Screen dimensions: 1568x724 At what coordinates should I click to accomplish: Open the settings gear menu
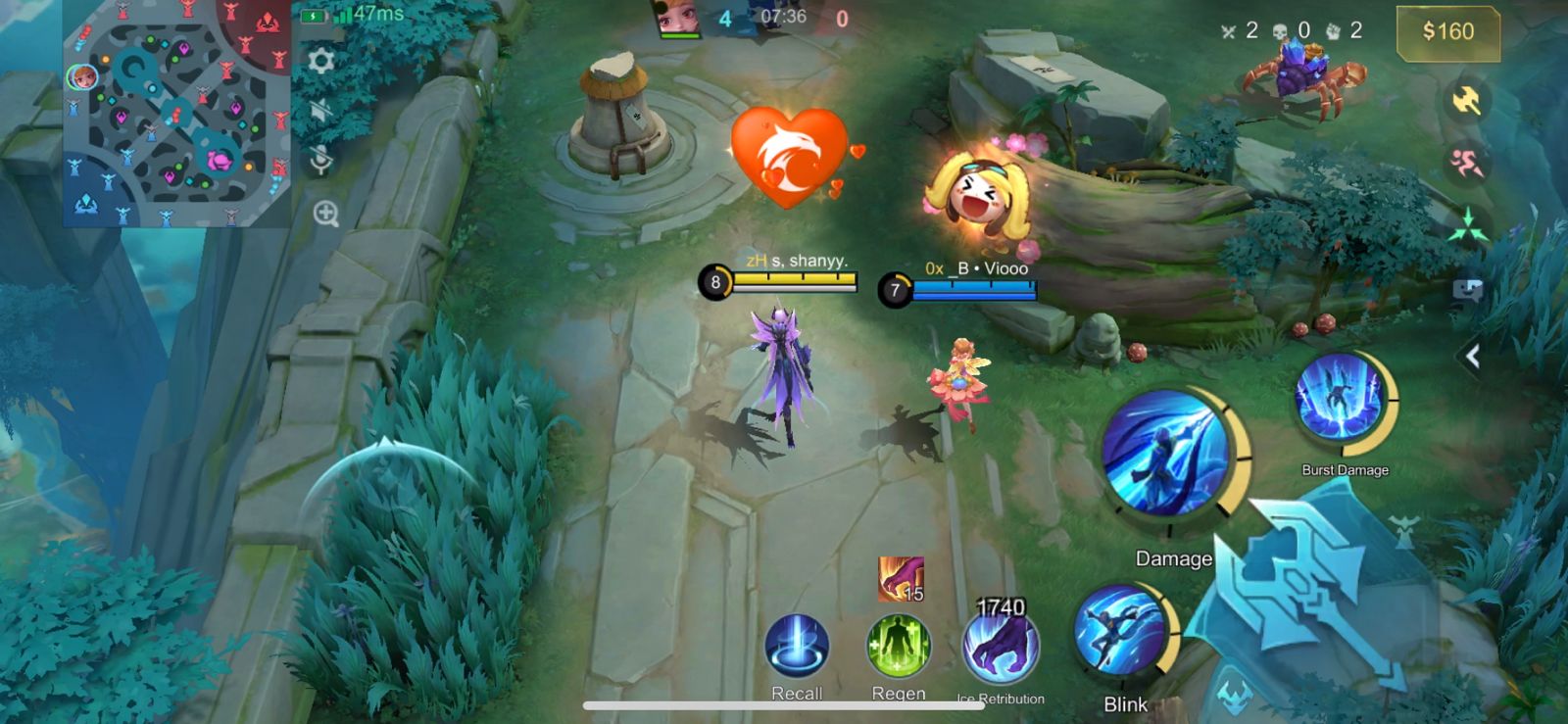(321, 62)
